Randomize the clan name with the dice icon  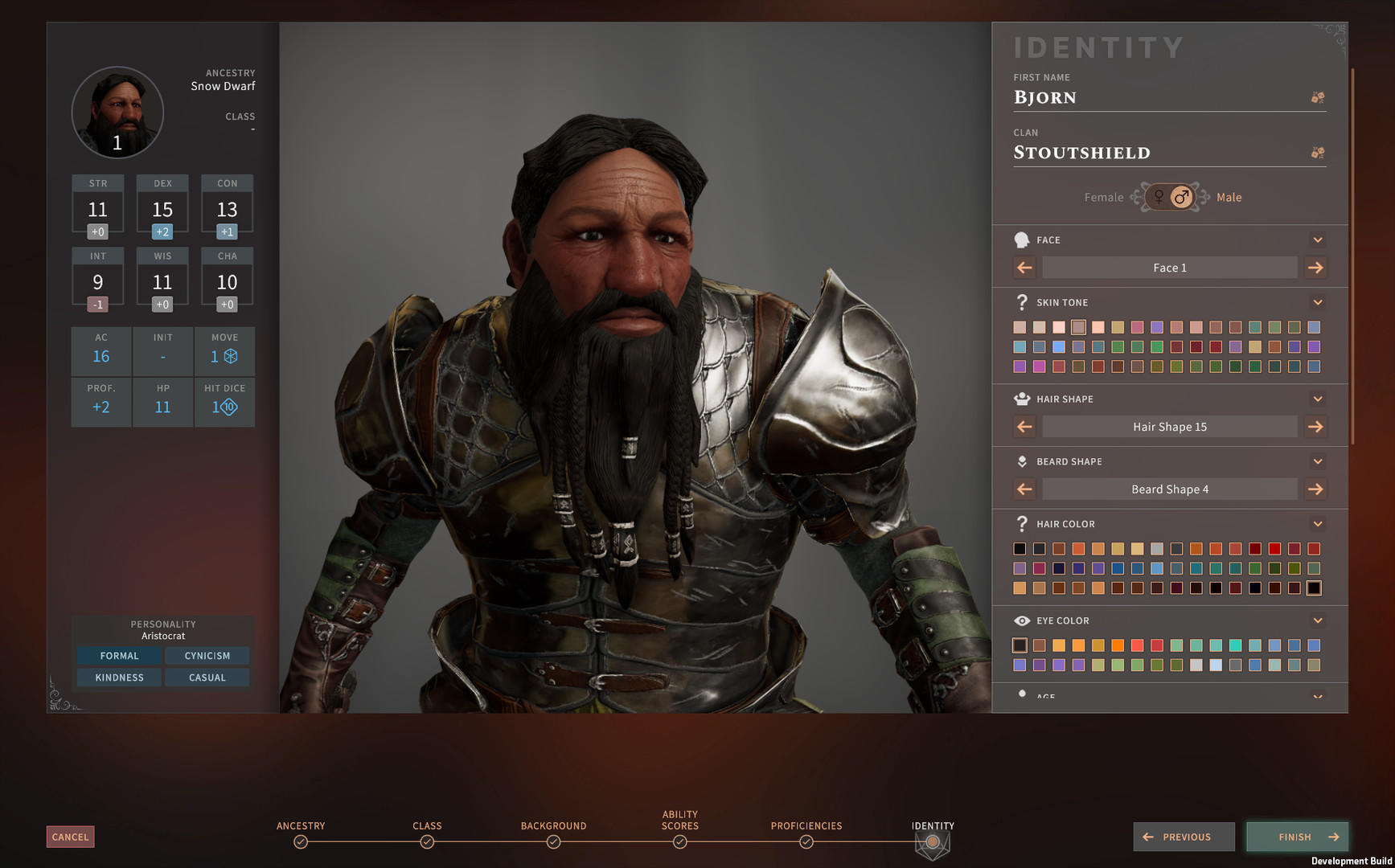(x=1318, y=151)
